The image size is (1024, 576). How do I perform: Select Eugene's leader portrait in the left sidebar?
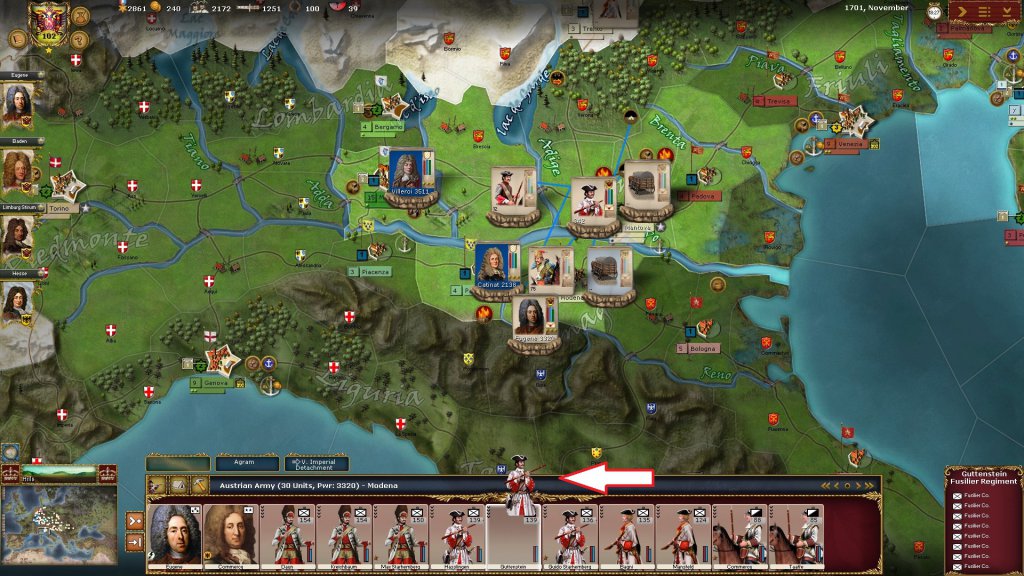click(x=17, y=103)
